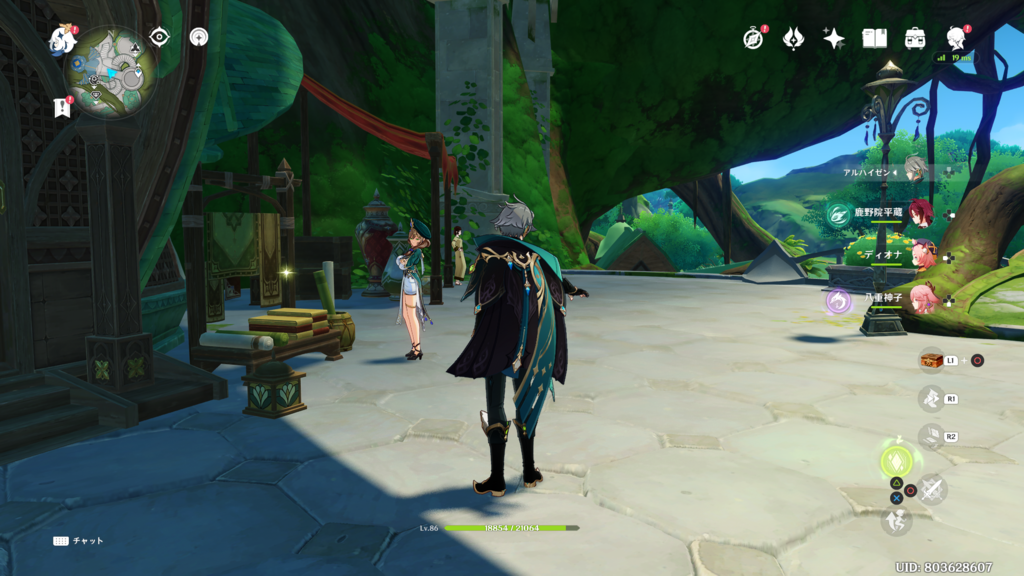
Task: Open the quest bookmark icon
Action: [61, 108]
